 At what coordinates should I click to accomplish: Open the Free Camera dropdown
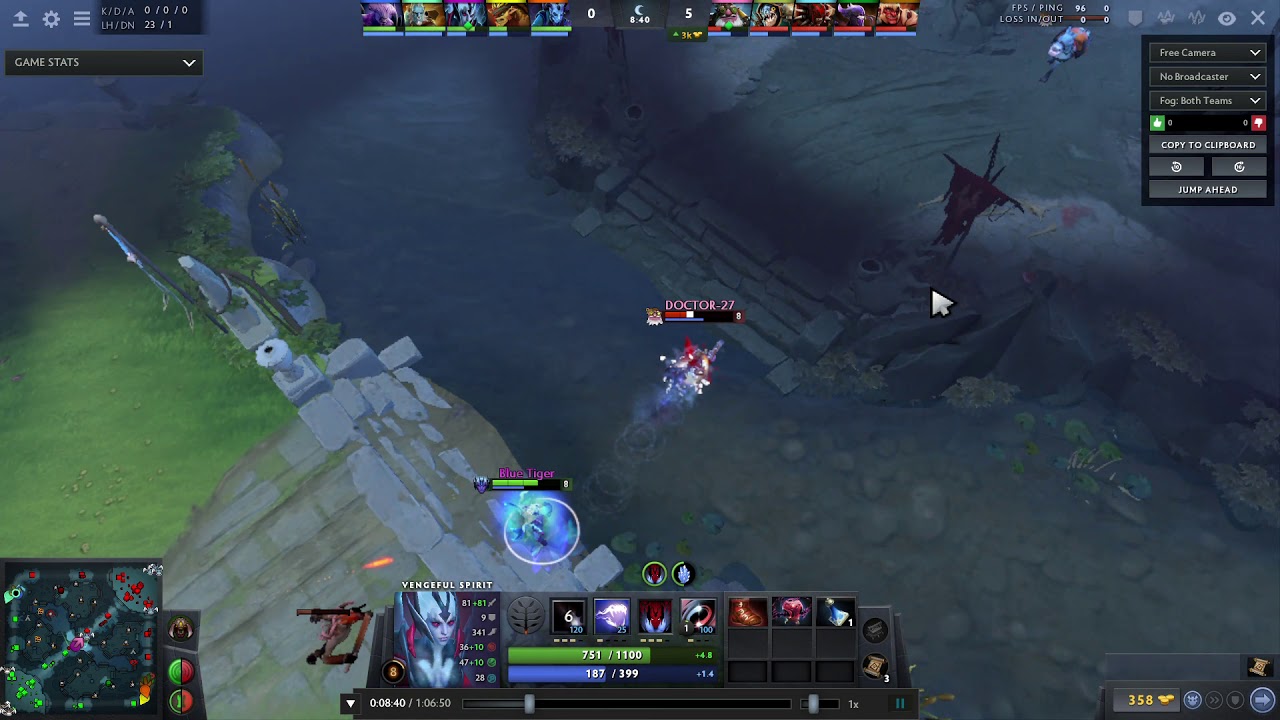pos(1208,53)
